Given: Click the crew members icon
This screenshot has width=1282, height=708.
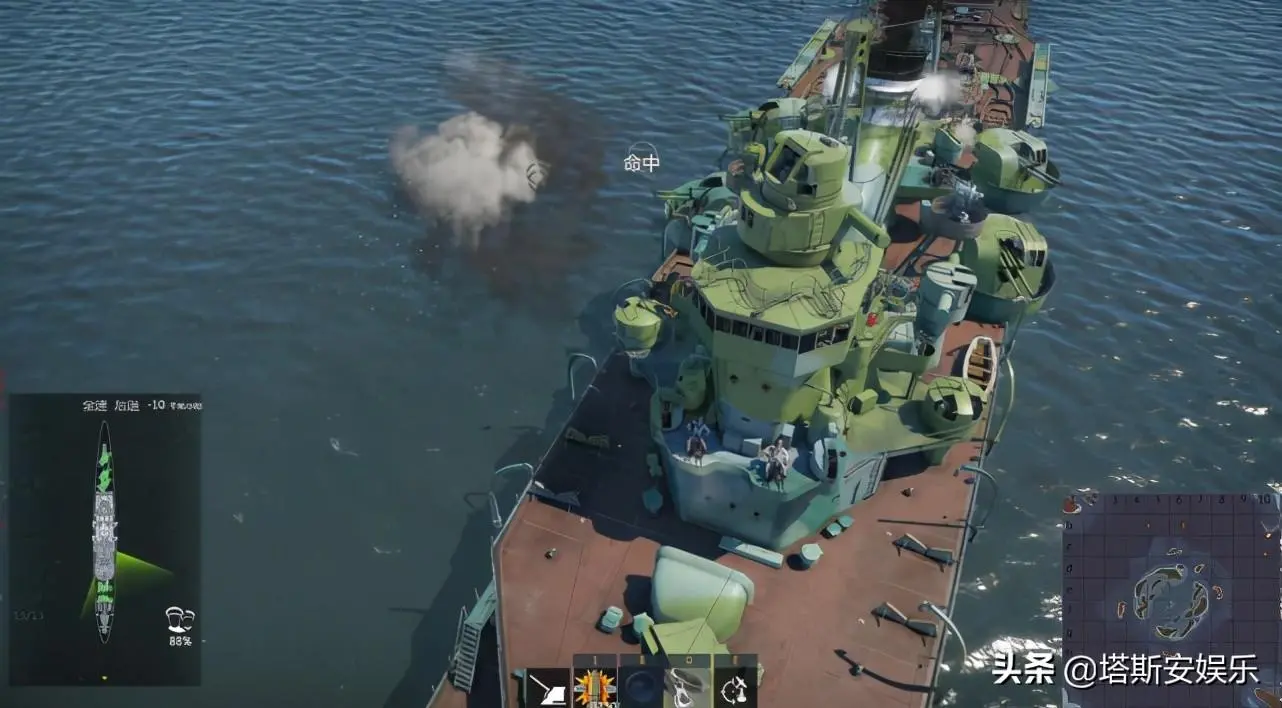Looking at the screenshot, I should click(180, 620).
